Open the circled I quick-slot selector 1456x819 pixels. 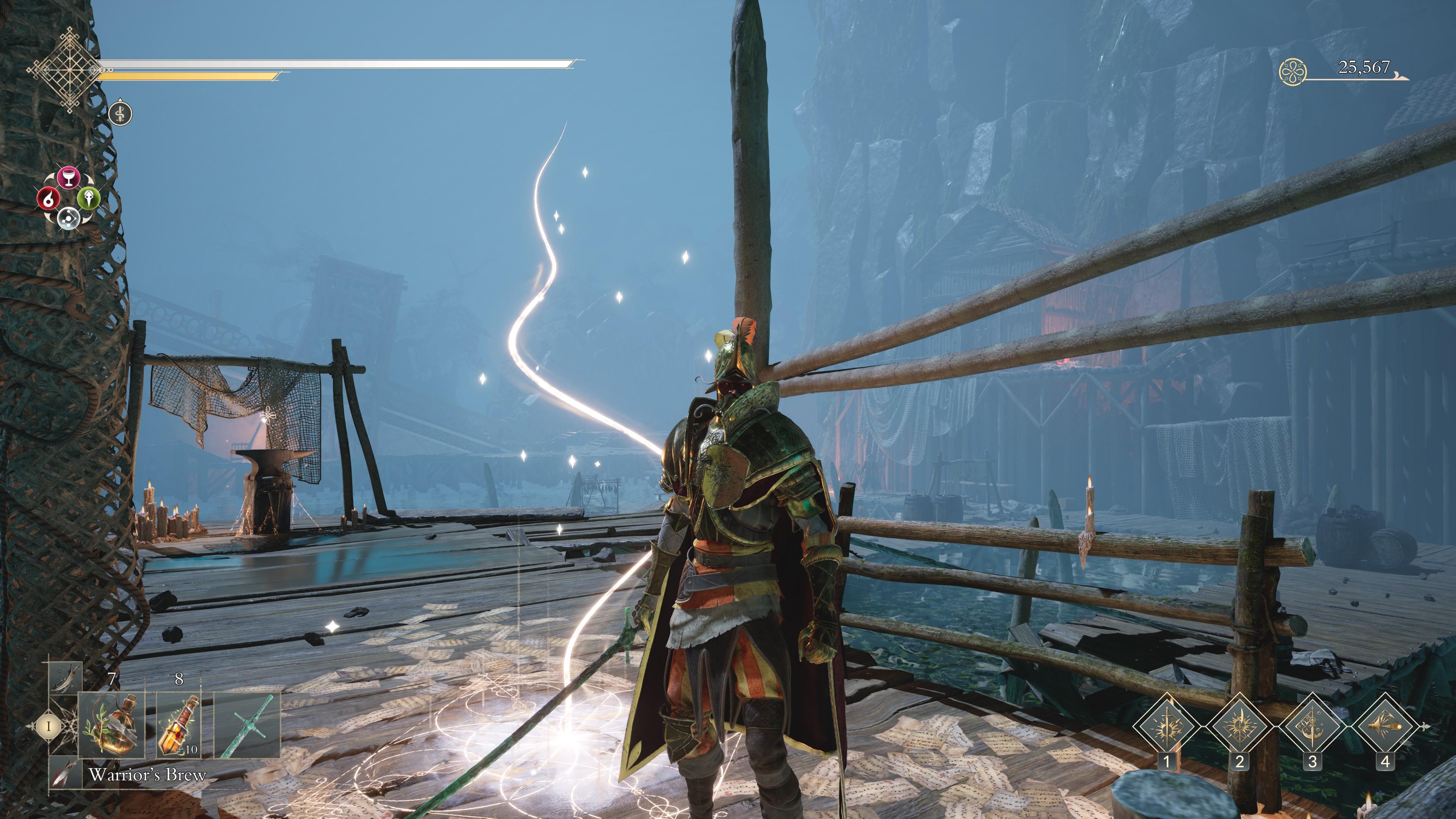coord(49,727)
